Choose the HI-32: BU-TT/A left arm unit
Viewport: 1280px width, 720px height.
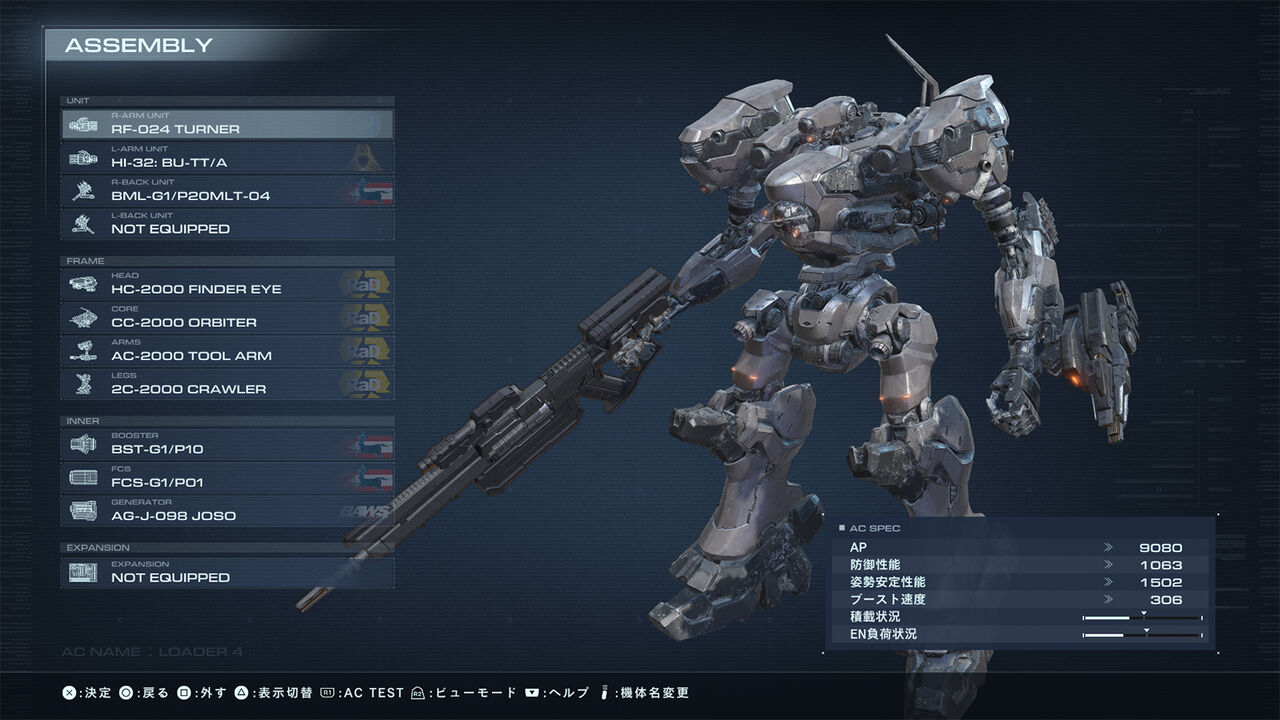[x=227, y=157]
